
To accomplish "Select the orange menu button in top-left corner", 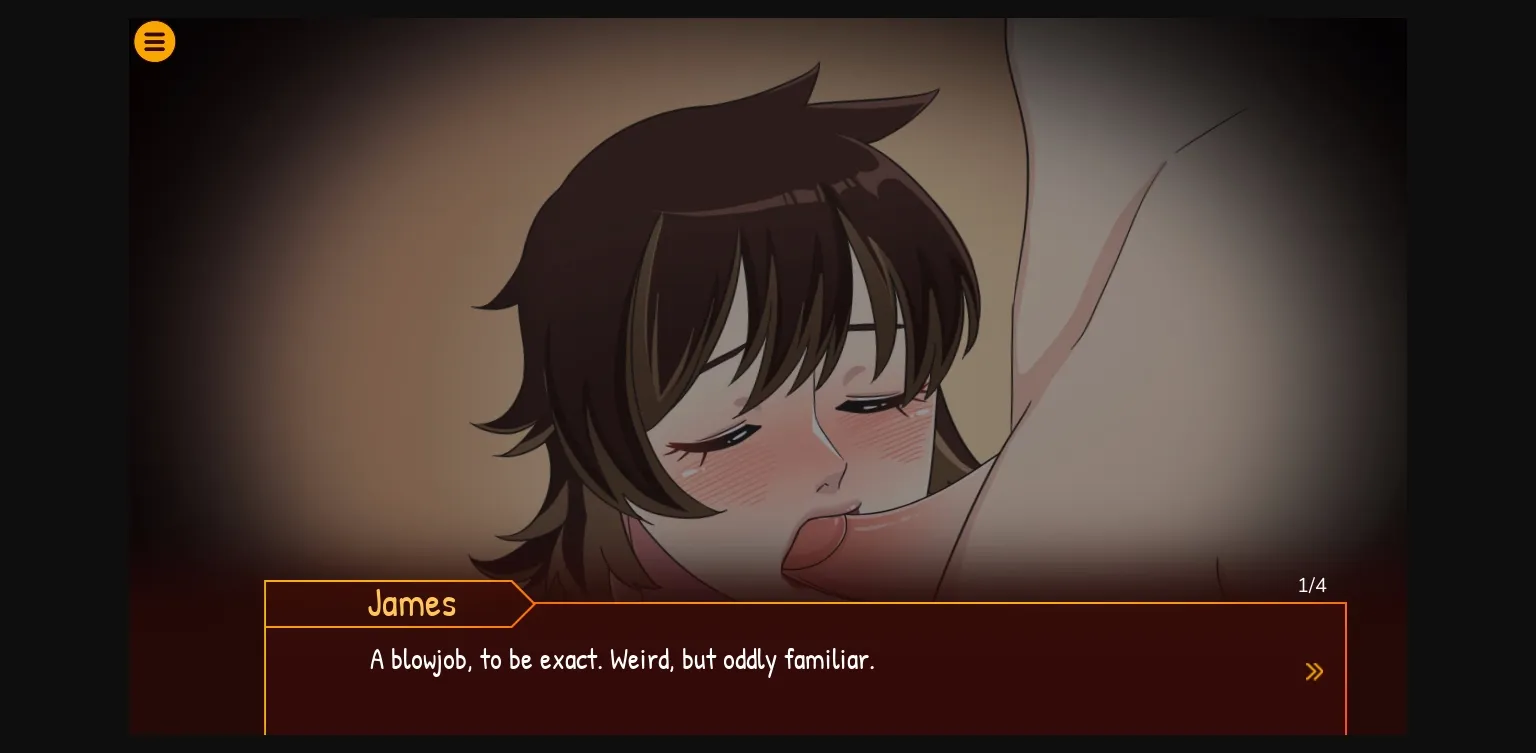I will tap(155, 42).
